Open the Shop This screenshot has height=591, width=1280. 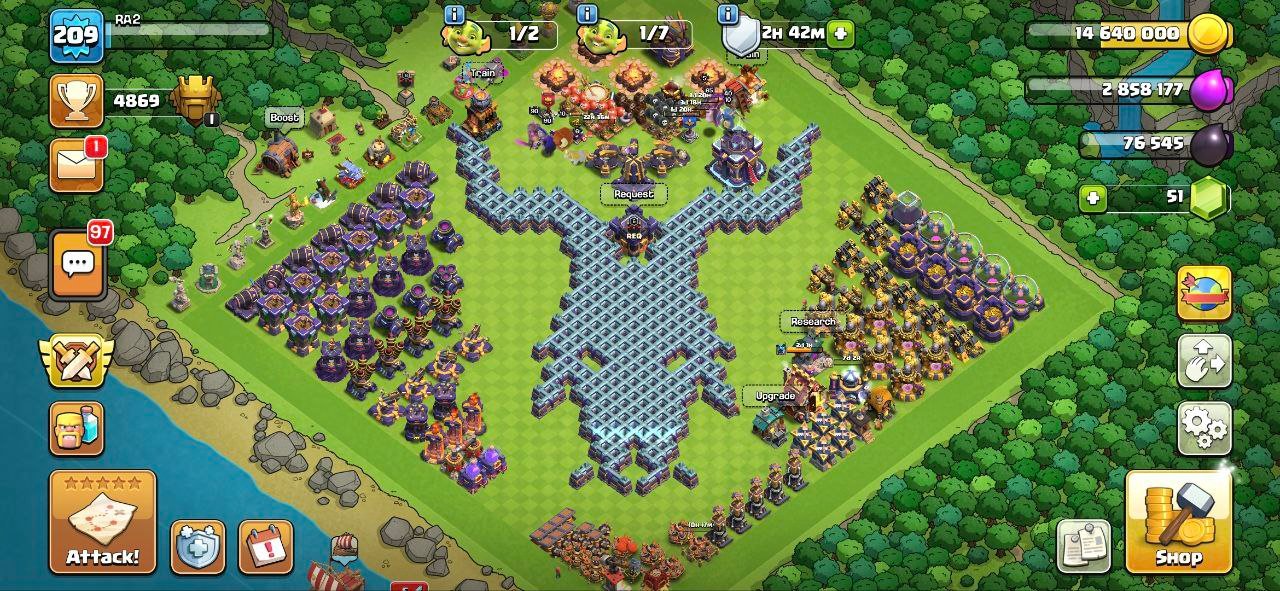(1178, 521)
